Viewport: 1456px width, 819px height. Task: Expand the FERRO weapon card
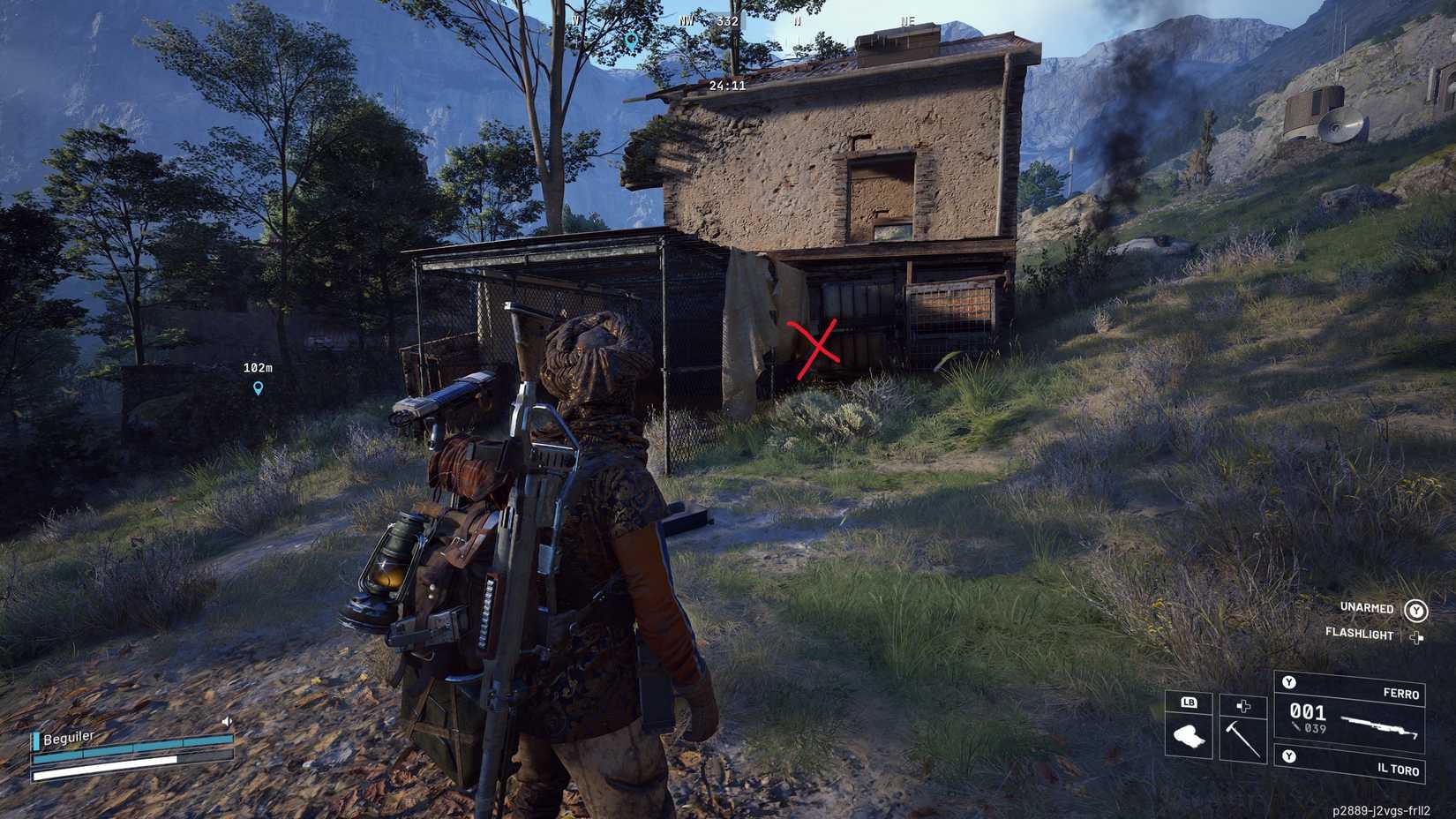[1401, 692]
